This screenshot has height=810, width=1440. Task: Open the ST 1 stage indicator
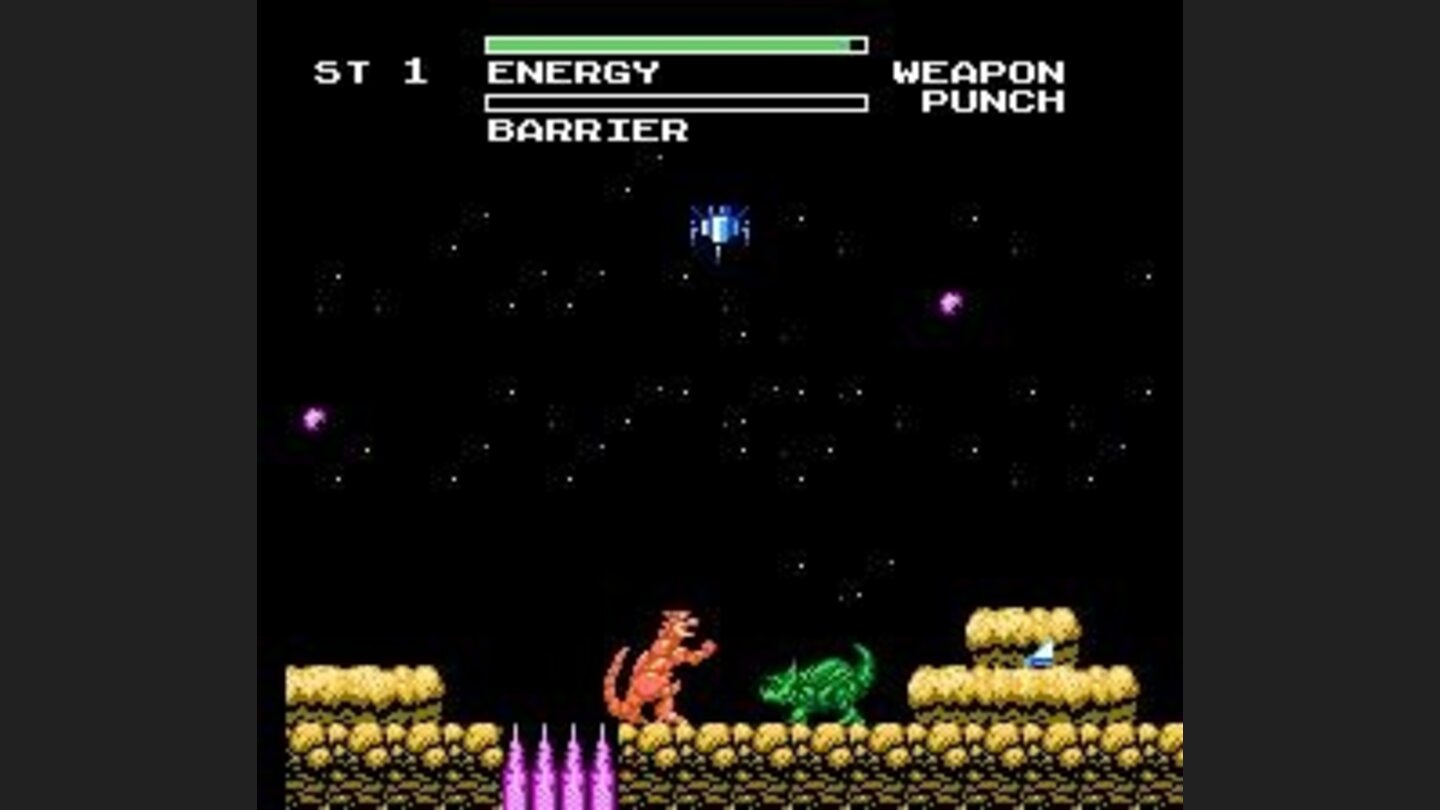tap(371, 72)
